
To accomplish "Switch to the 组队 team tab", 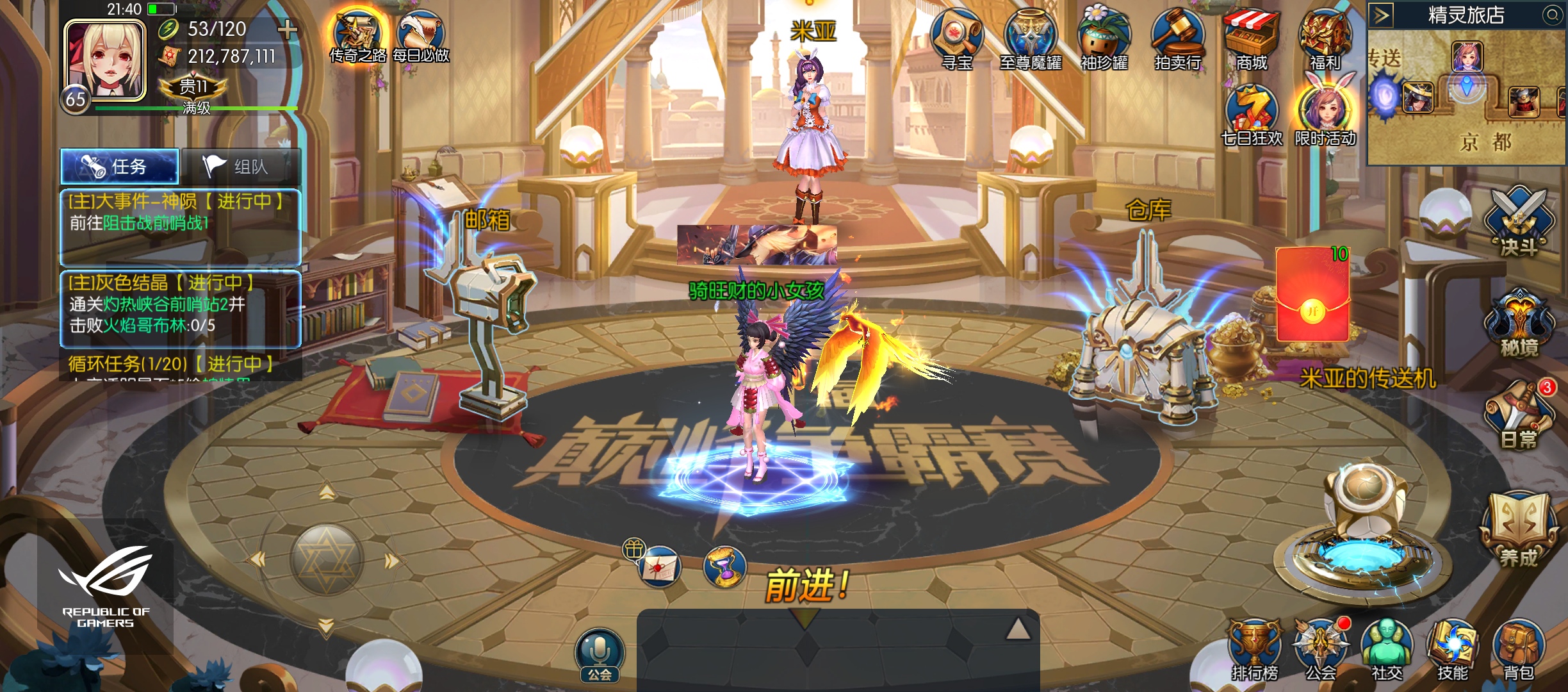I will point(241,167).
